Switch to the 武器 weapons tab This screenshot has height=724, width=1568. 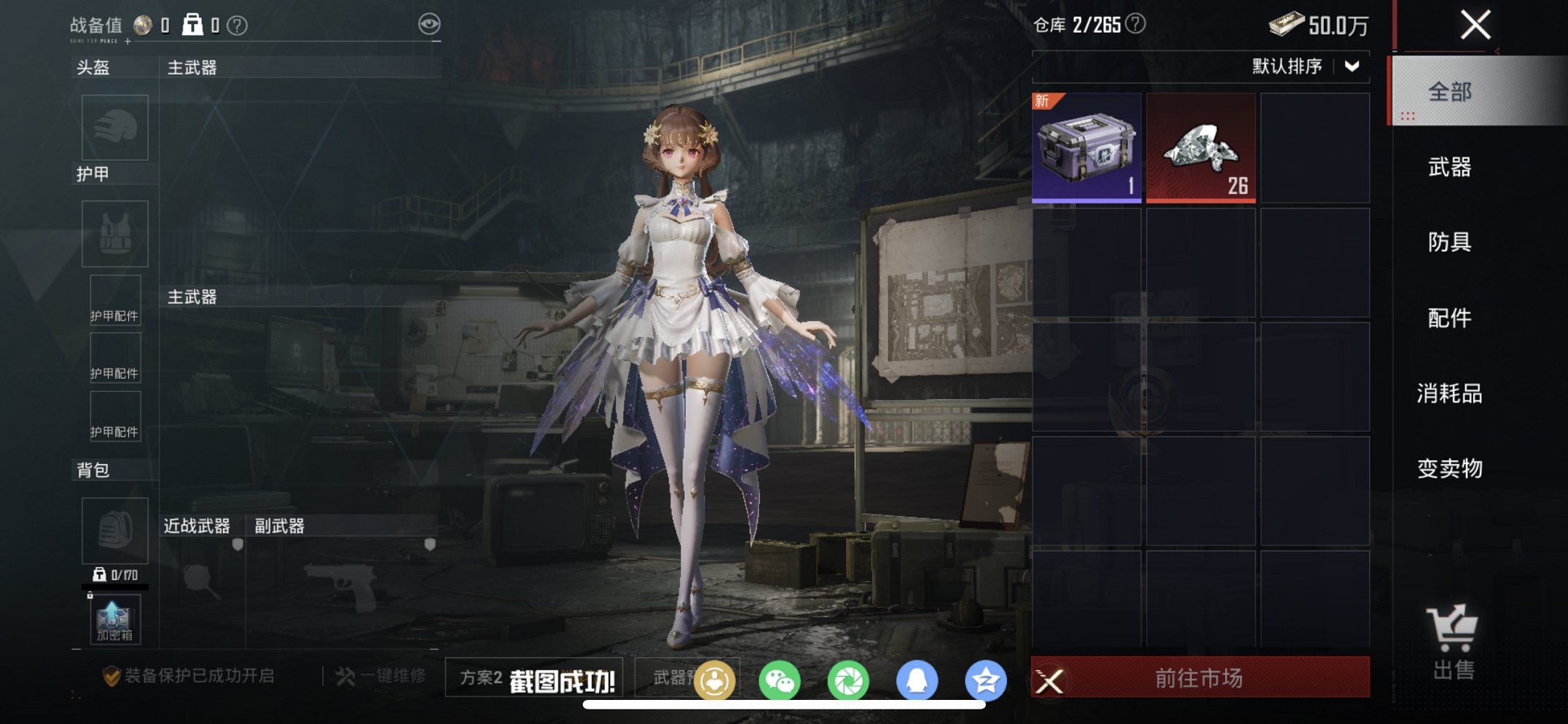[x=1451, y=168]
